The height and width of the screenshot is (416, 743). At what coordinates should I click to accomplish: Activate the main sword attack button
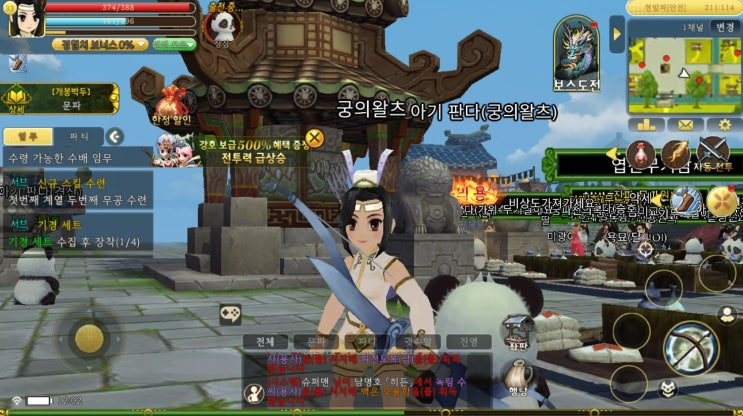coord(688,347)
